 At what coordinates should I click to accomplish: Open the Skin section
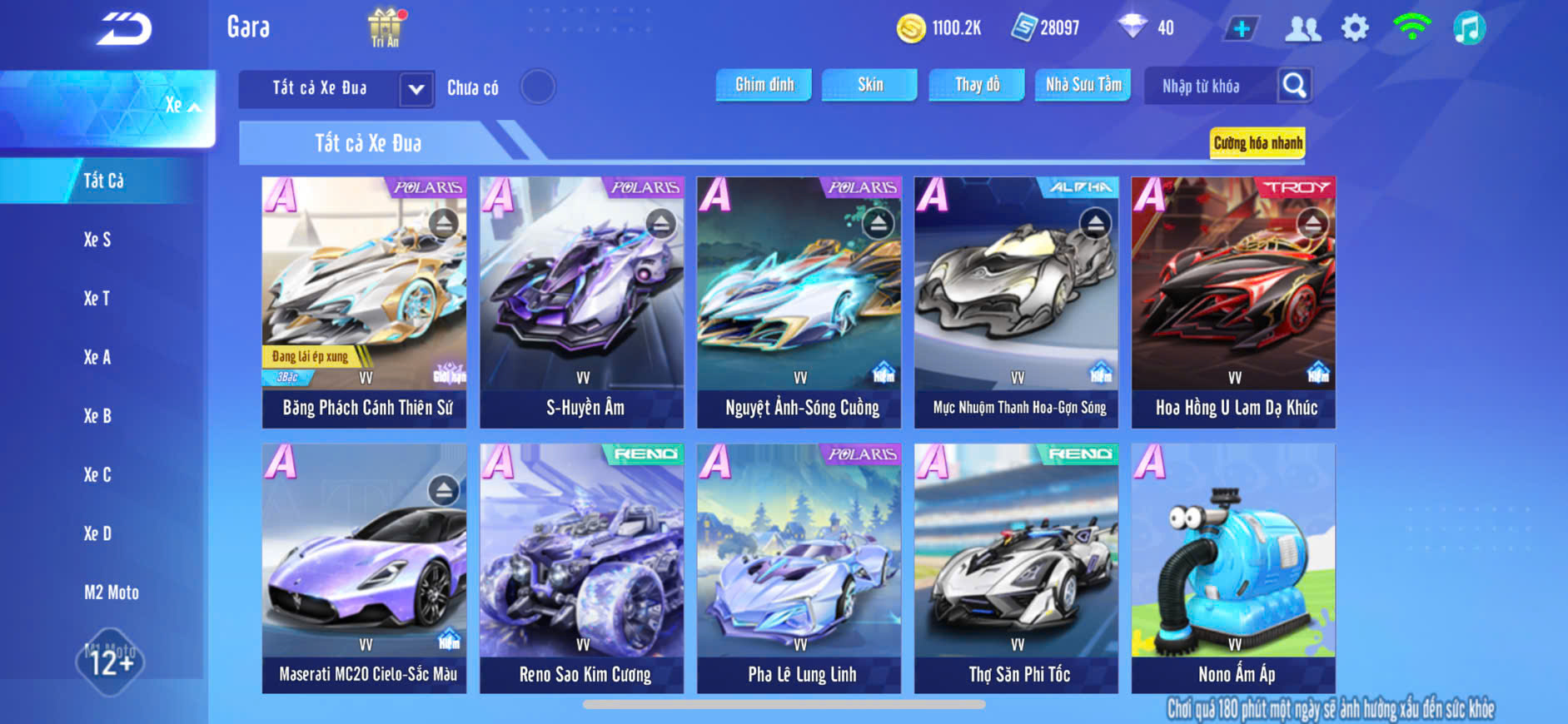tap(869, 85)
